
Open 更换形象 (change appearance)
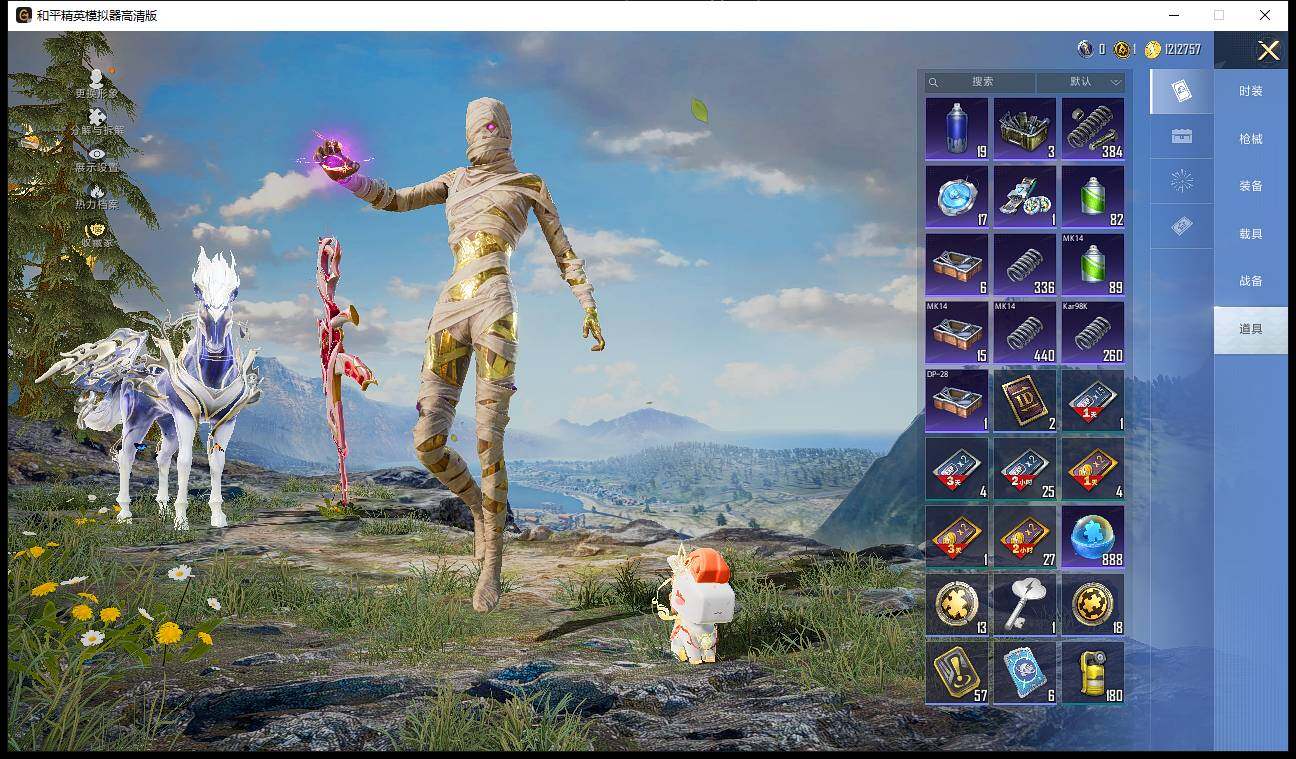pos(96,82)
